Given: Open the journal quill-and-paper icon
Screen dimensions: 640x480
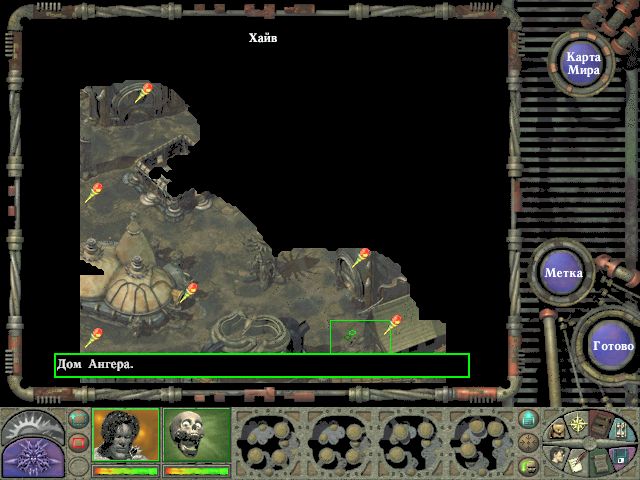Looking at the screenshot, I should point(577,460).
